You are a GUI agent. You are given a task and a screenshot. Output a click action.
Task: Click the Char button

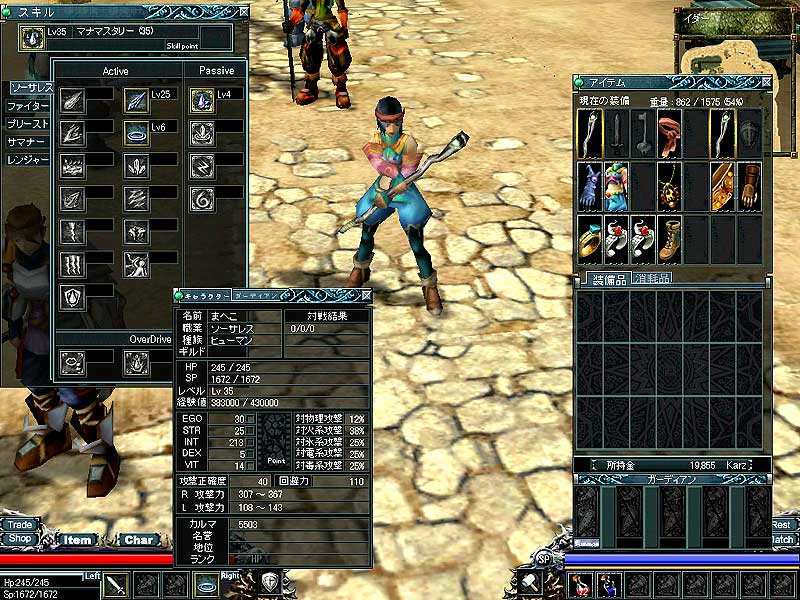(x=138, y=540)
